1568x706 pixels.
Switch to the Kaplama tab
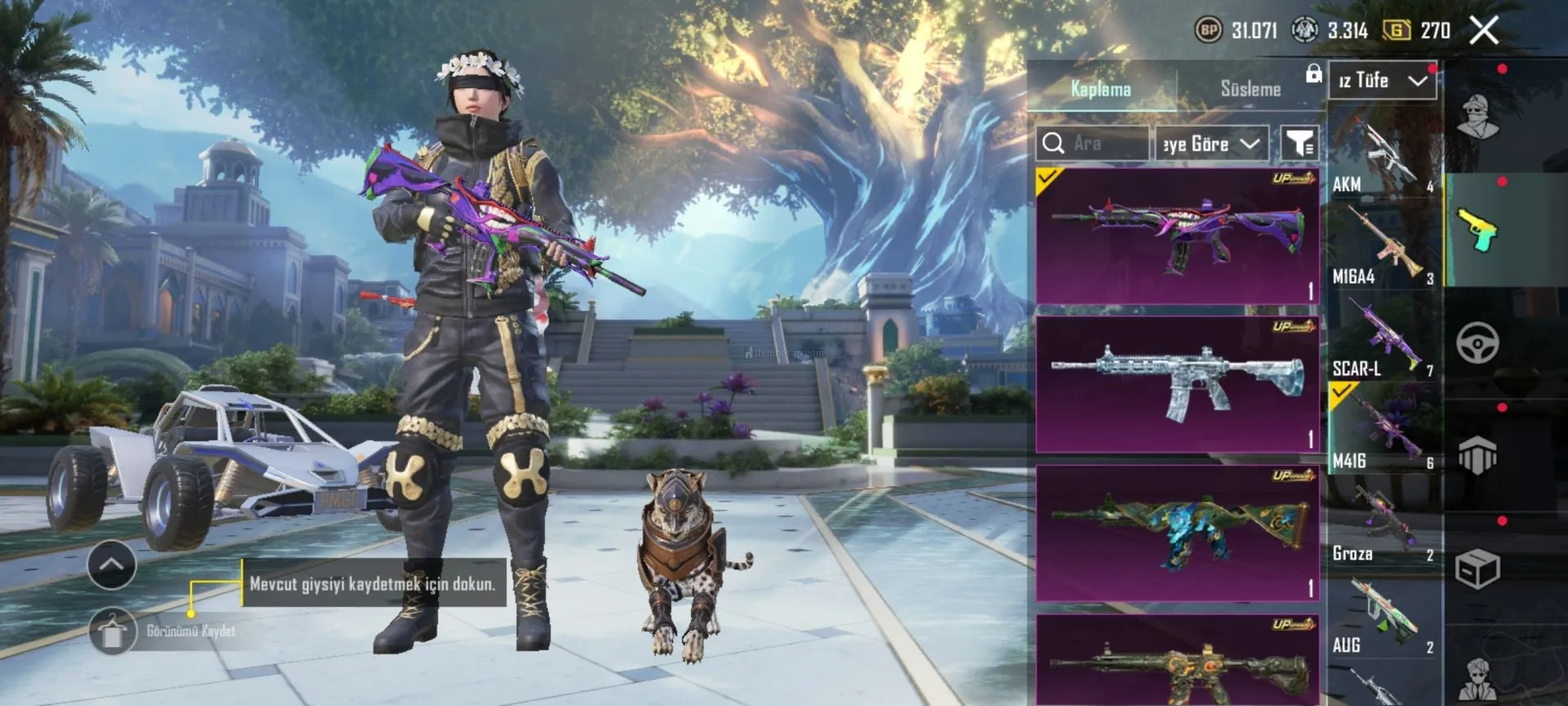(x=1101, y=89)
